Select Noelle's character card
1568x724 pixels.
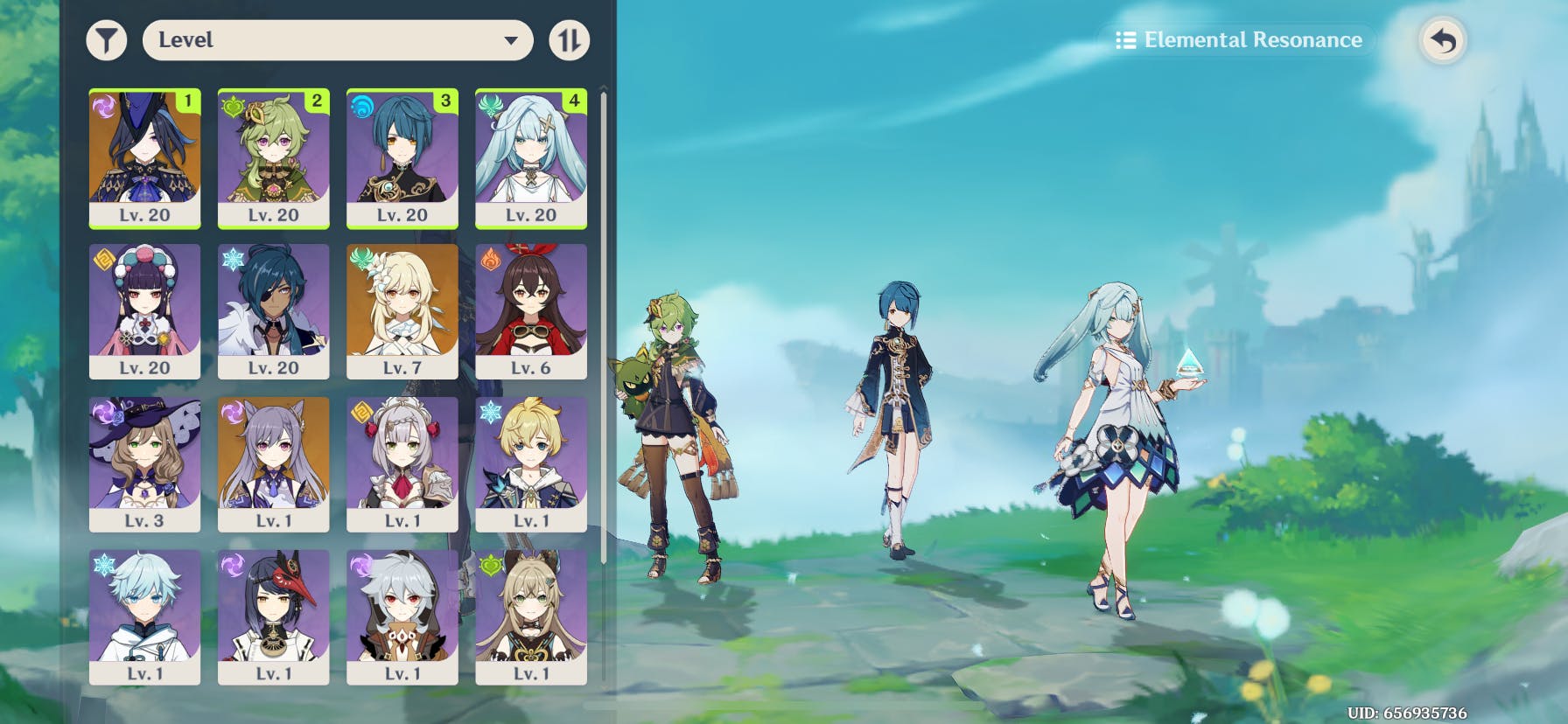[402, 463]
